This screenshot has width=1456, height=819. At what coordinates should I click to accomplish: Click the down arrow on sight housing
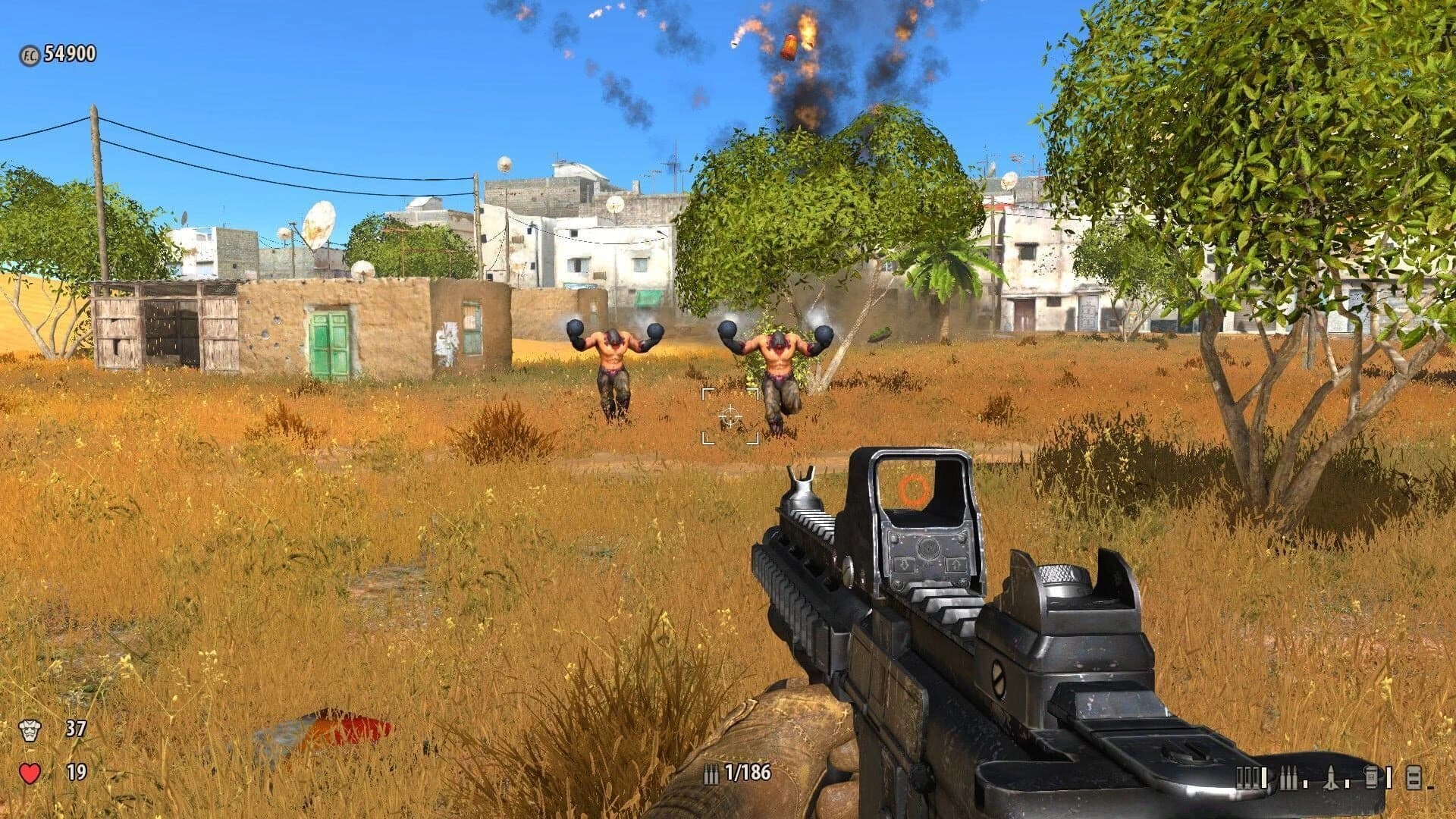click(x=904, y=565)
